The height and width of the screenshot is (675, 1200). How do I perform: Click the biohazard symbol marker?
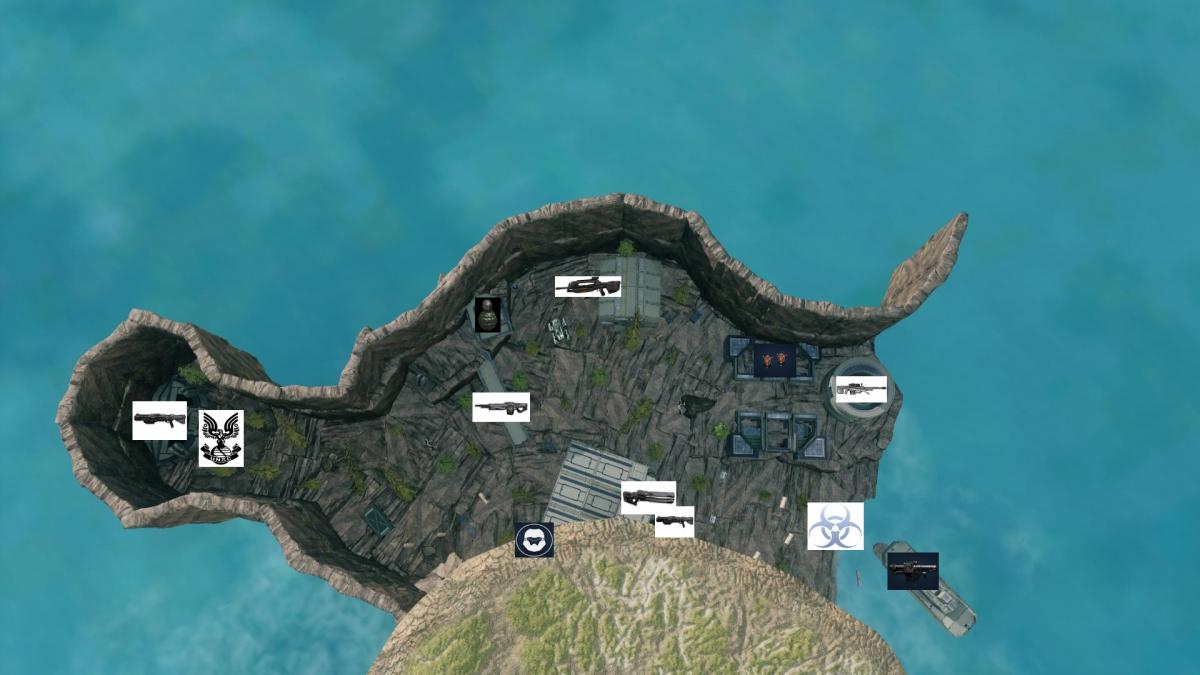point(835,526)
